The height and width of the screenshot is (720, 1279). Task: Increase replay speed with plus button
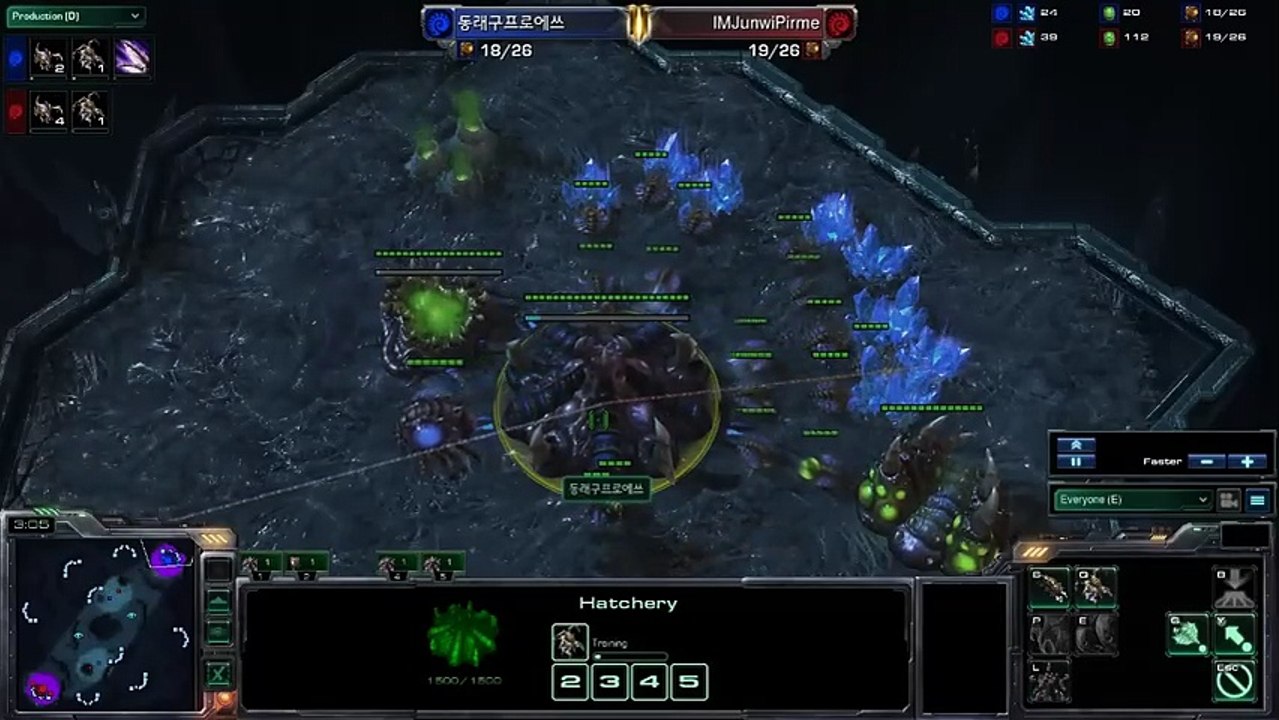tap(1247, 462)
